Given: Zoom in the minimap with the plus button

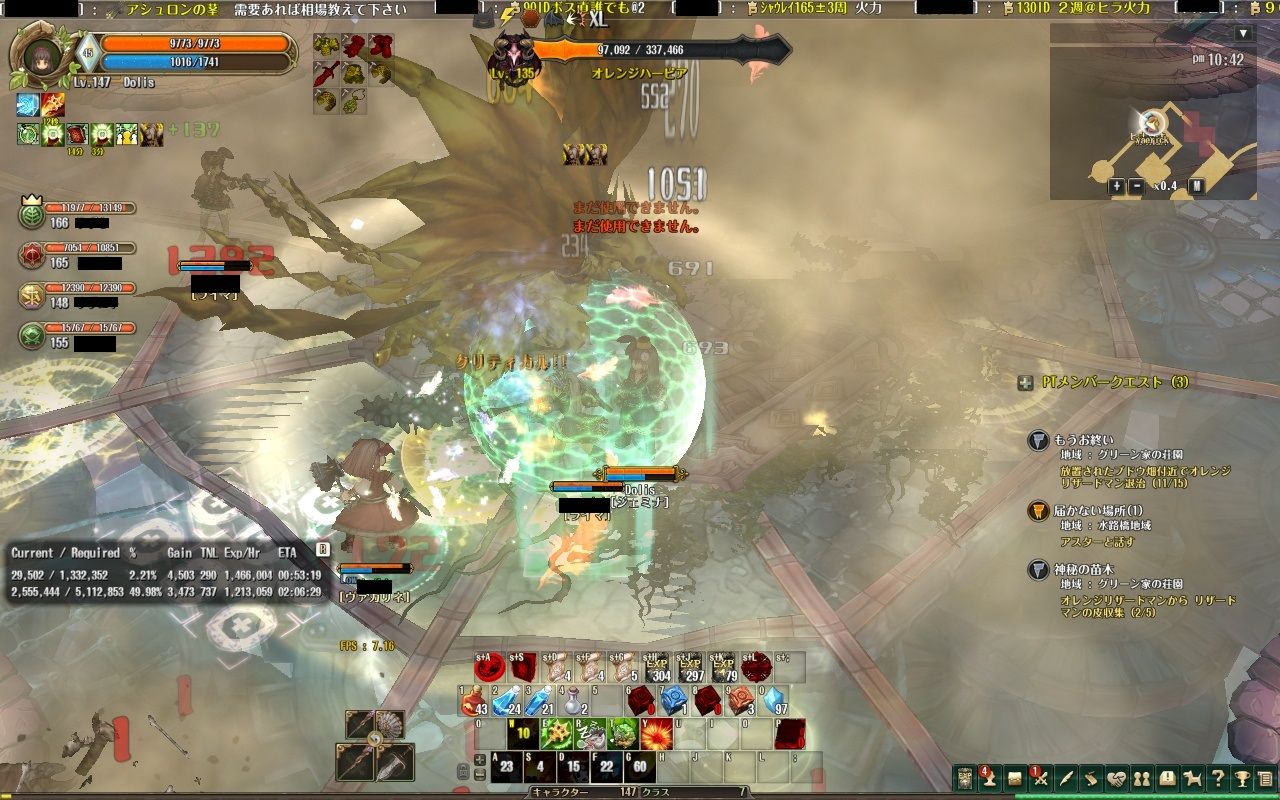Looking at the screenshot, I should click(x=1117, y=186).
